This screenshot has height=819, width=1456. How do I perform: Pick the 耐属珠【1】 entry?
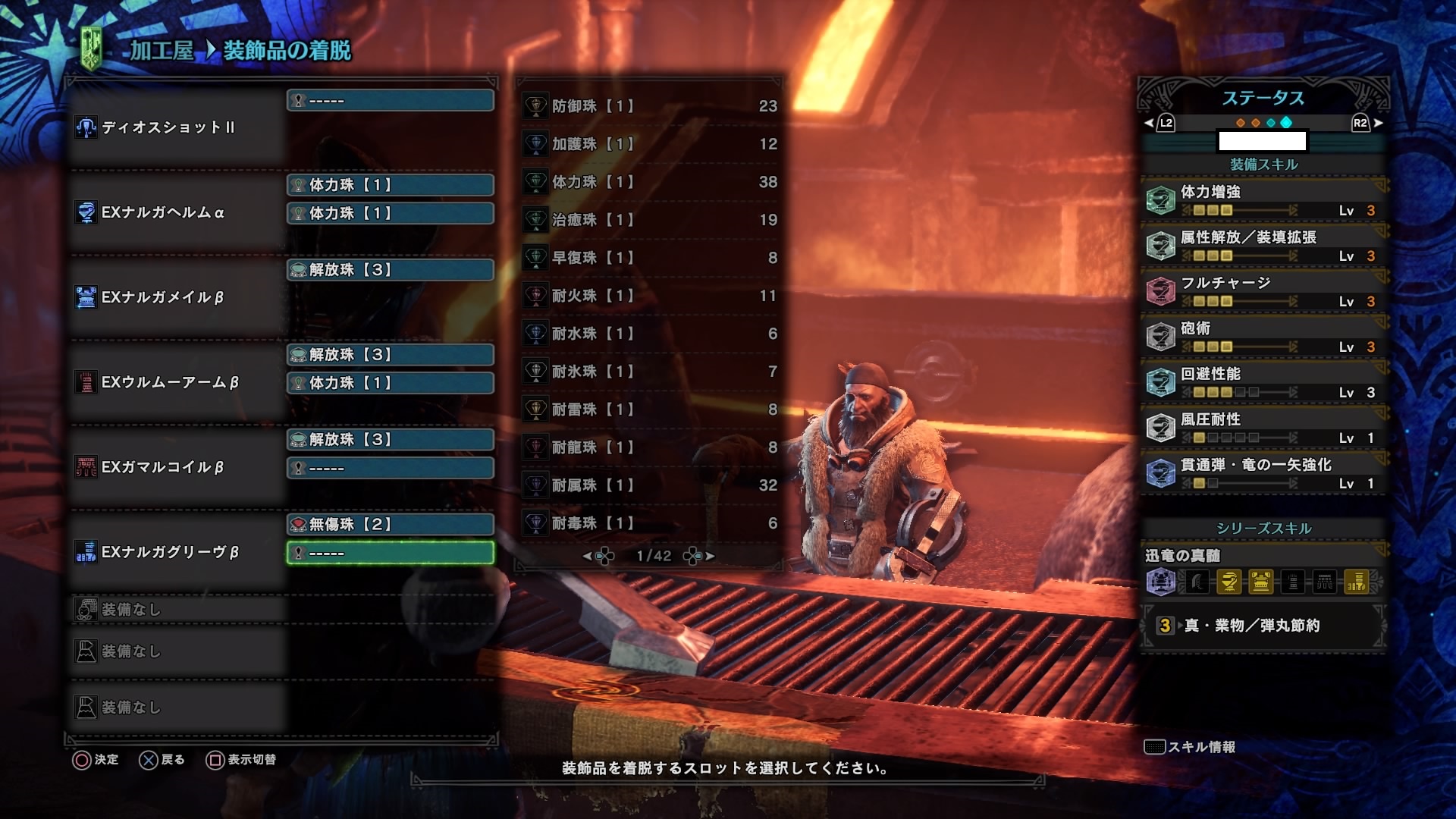tap(649, 485)
